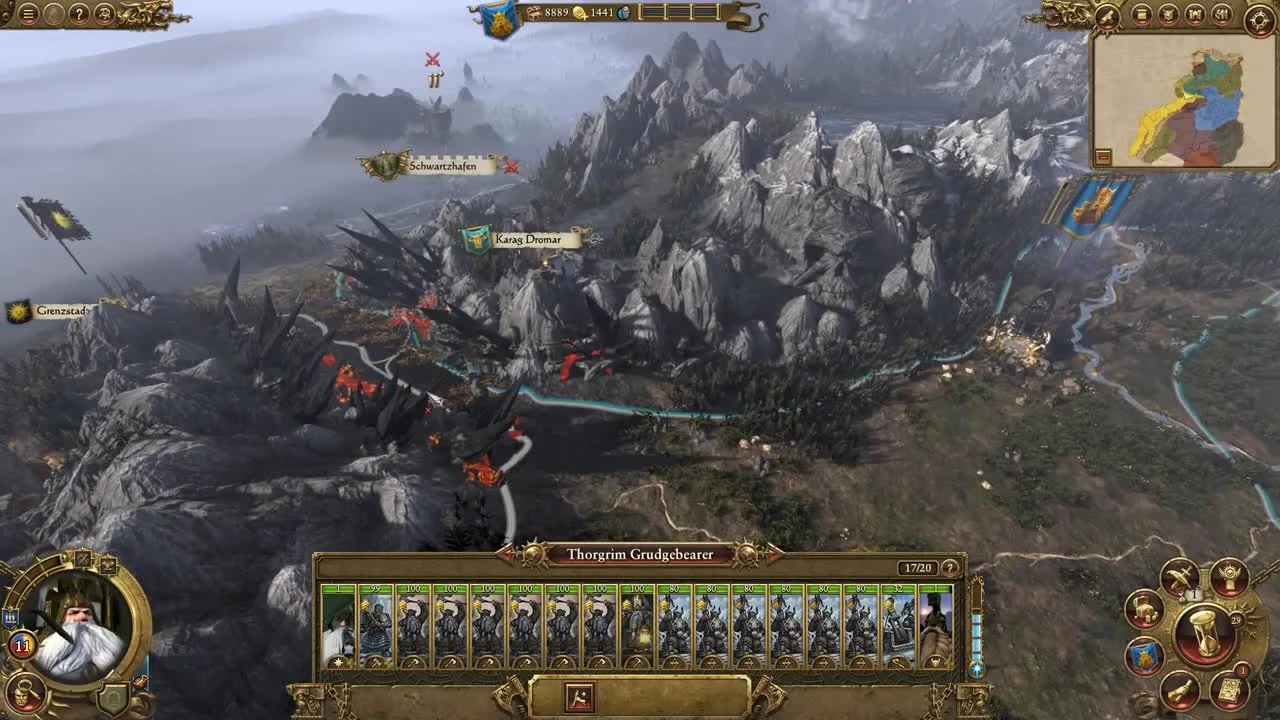Toggle the map overlay compass icon
The width and height of the screenshot is (1280, 720).
(x=1261, y=16)
